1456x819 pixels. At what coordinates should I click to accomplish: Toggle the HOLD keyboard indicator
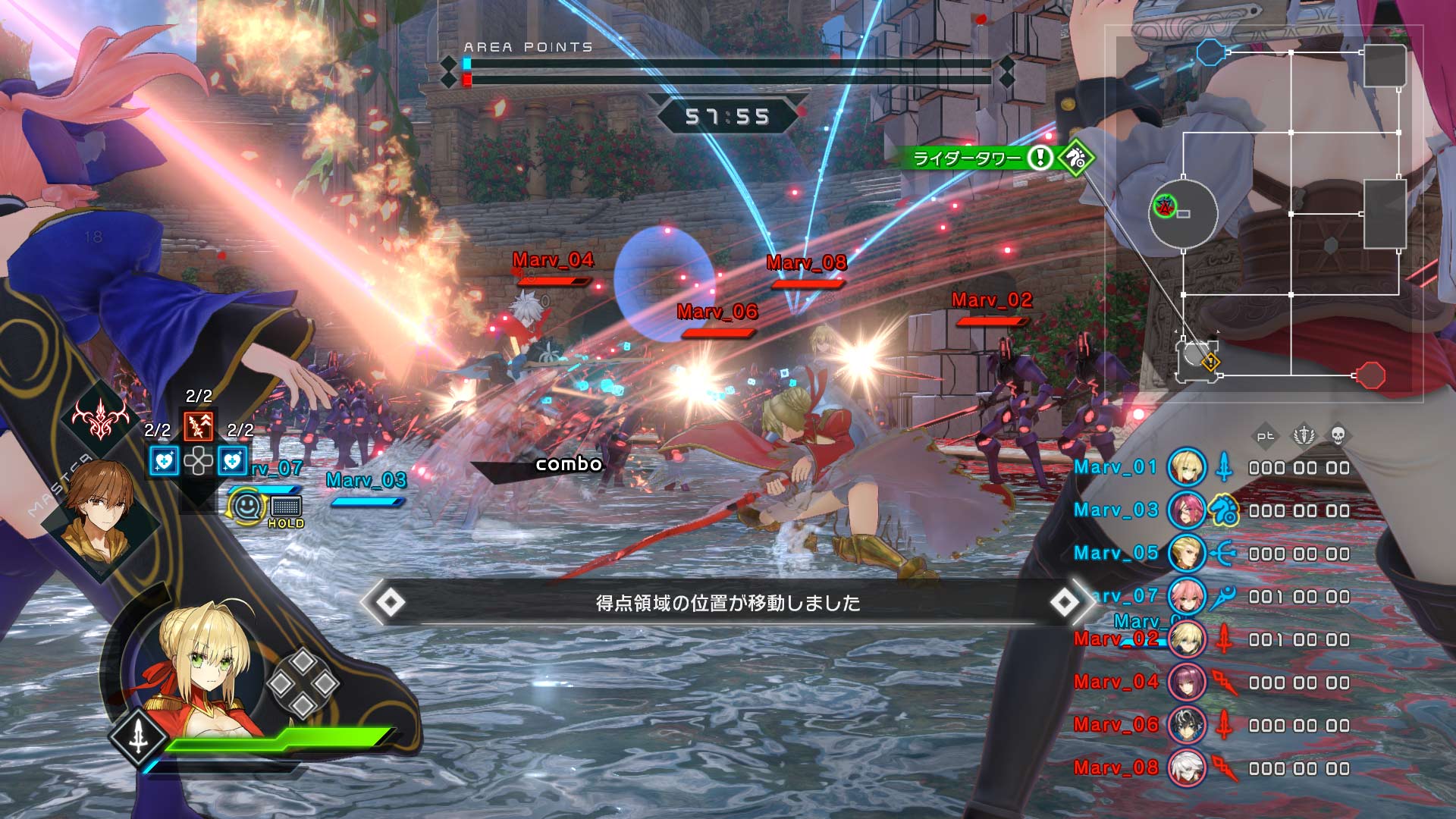tap(285, 507)
